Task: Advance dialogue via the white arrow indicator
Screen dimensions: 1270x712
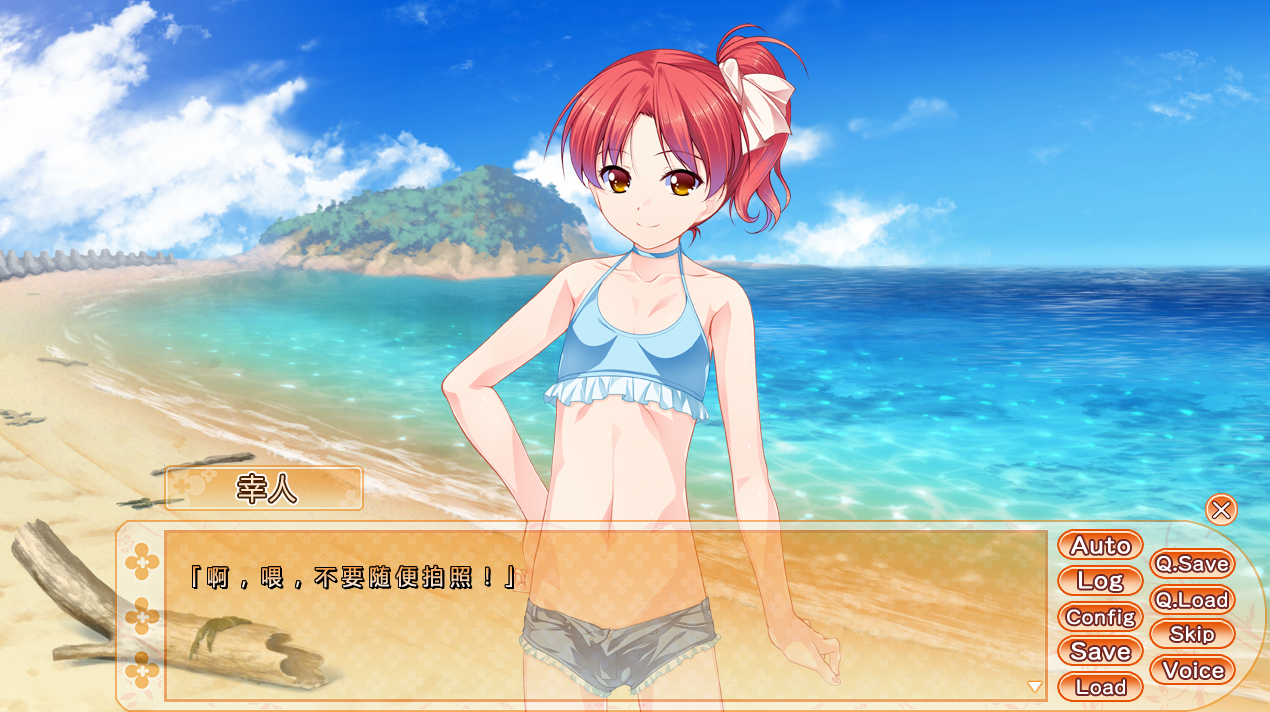Action: pyautogui.click(x=1035, y=687)
